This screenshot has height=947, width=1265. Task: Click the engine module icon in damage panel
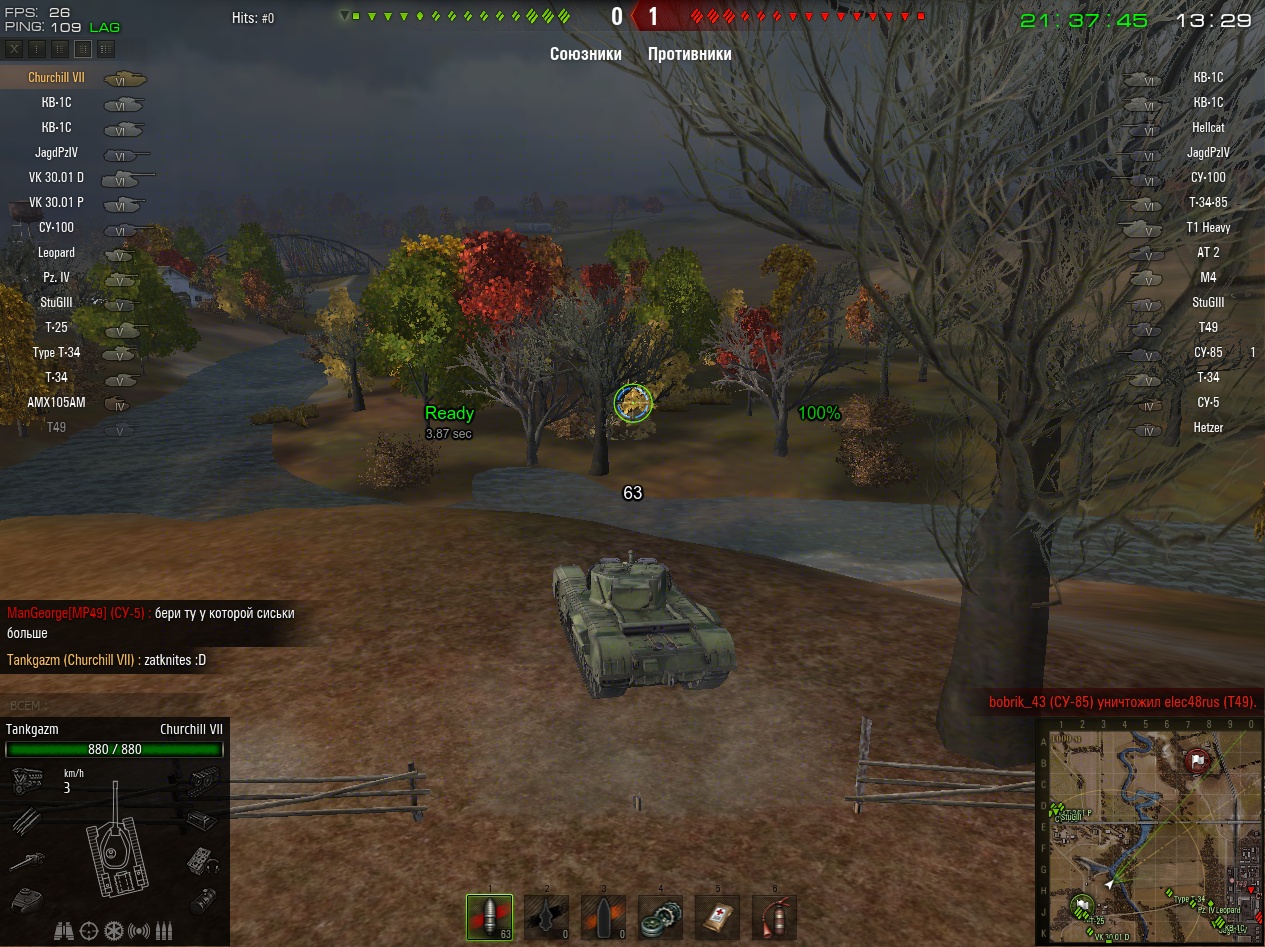tap(24, 779)
